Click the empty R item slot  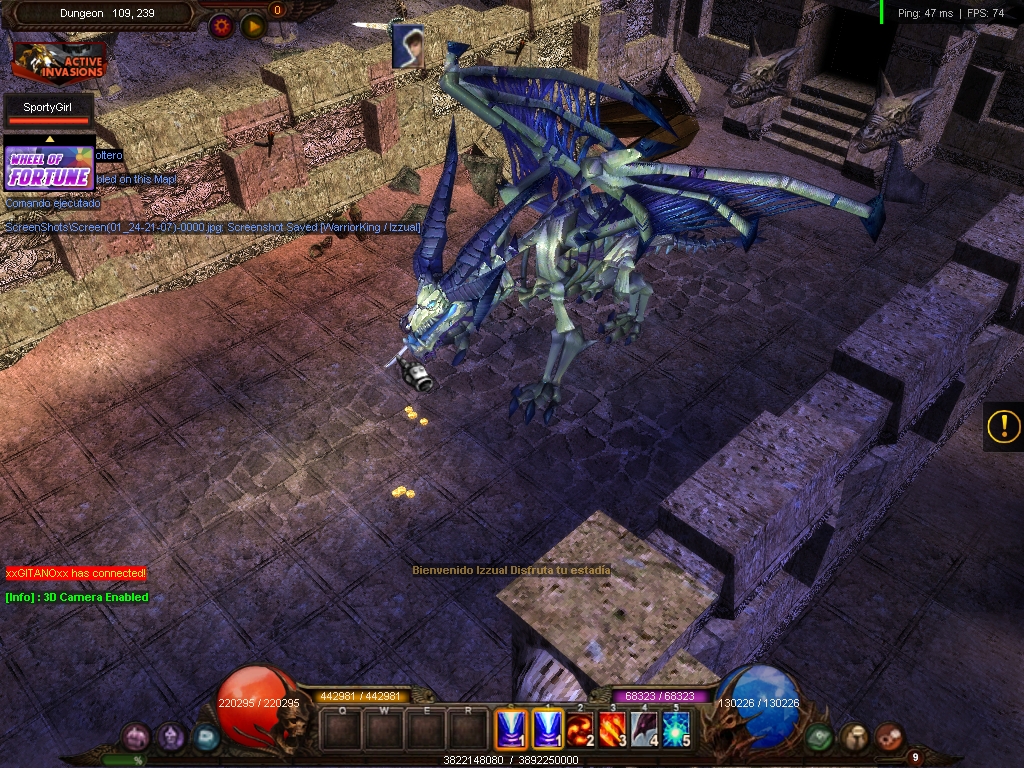468,731
